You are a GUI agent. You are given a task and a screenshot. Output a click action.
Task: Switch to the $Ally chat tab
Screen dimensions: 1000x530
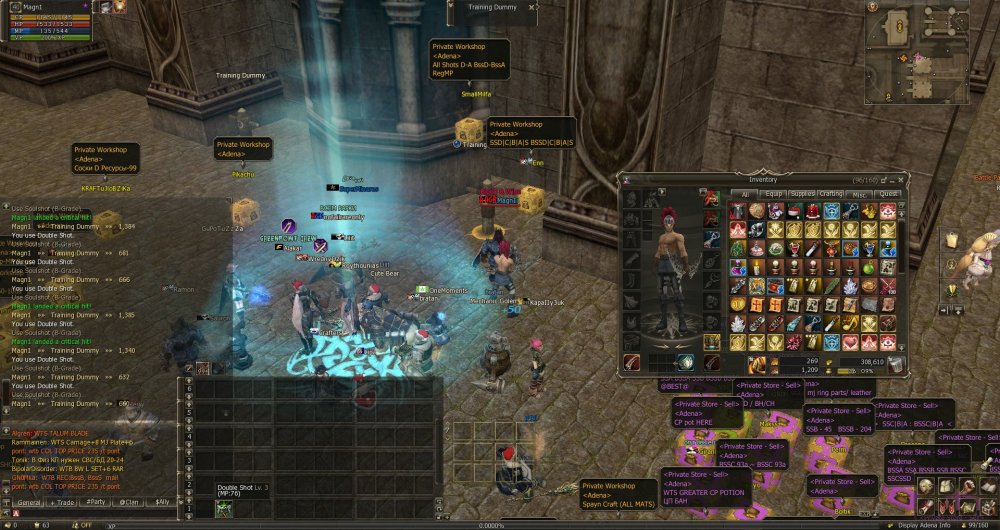pyautogui.click(x=163, y=501)
